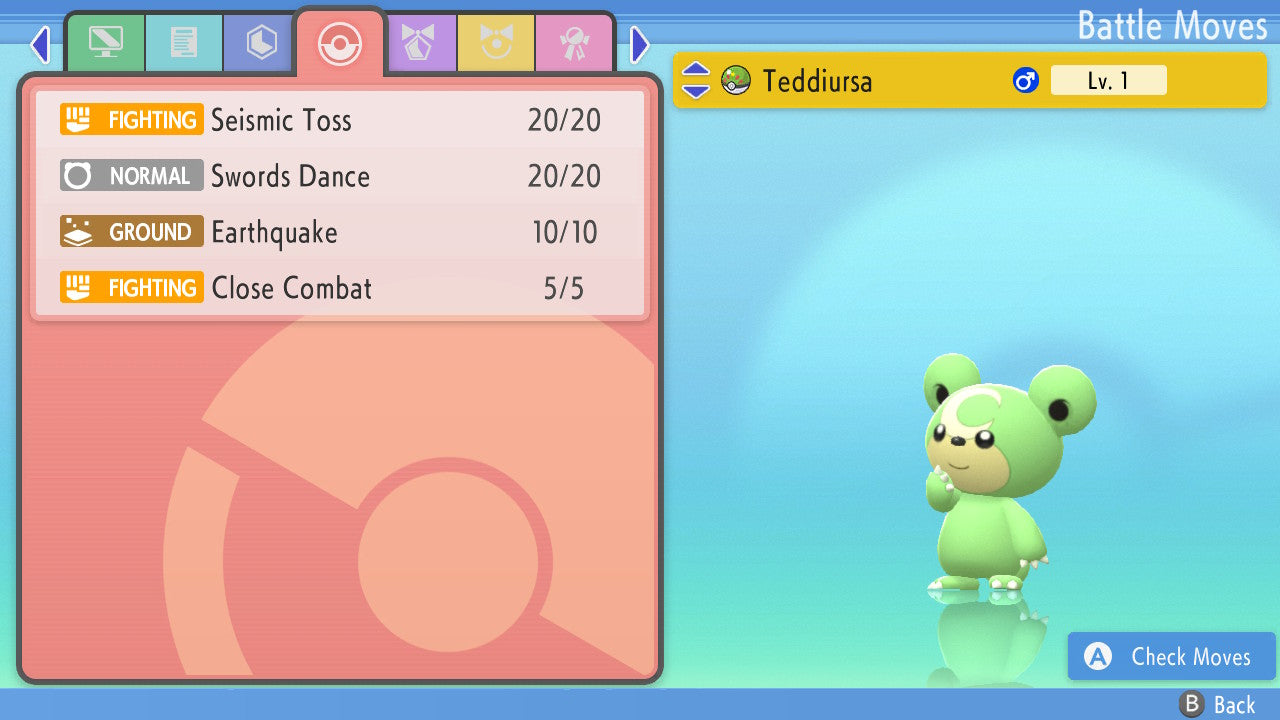Click the left navigation arrow
Viewport: 1280px width, 720px height.
coord(40,44)
